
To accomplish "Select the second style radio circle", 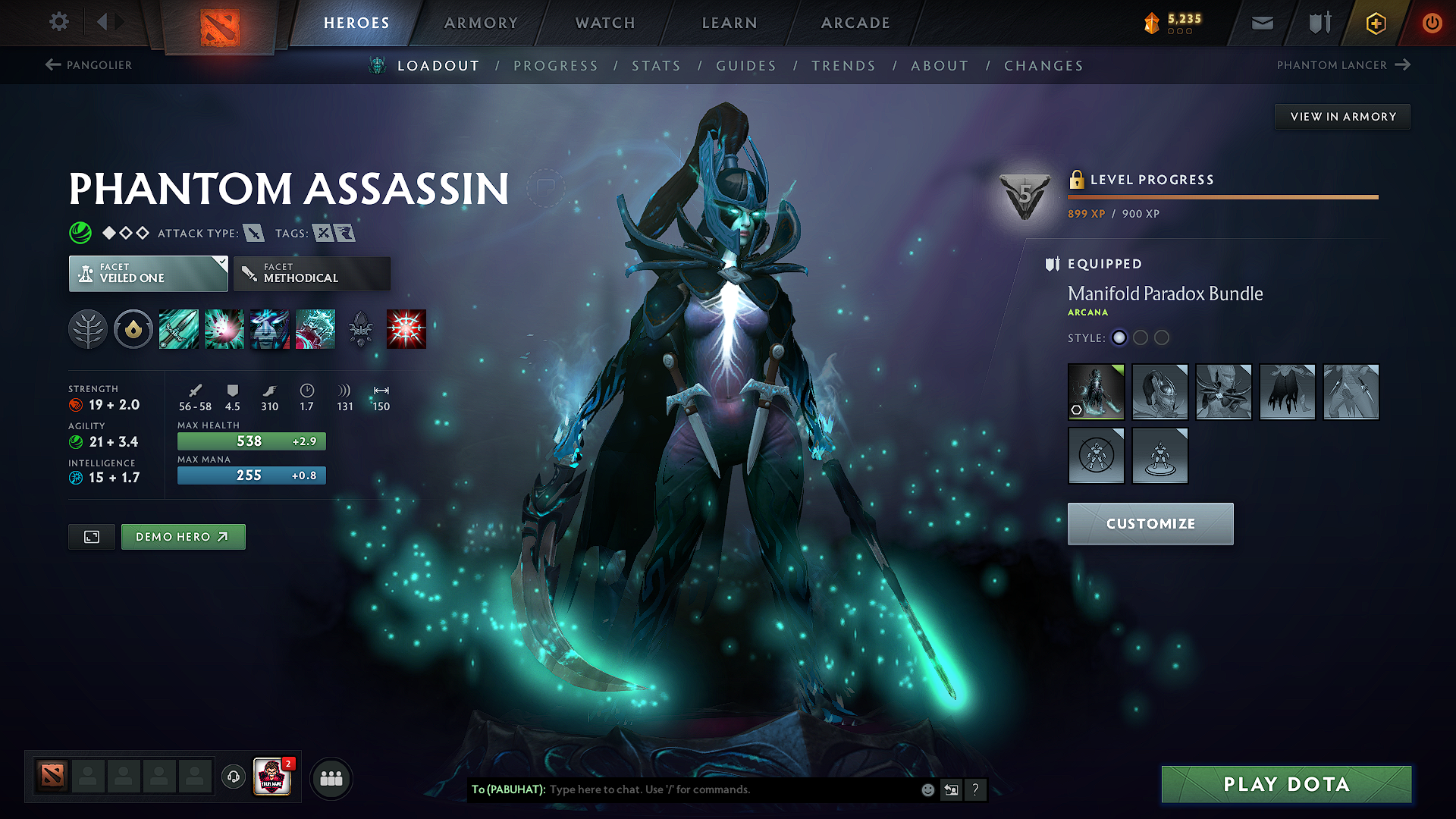I will coord(1141,338).
